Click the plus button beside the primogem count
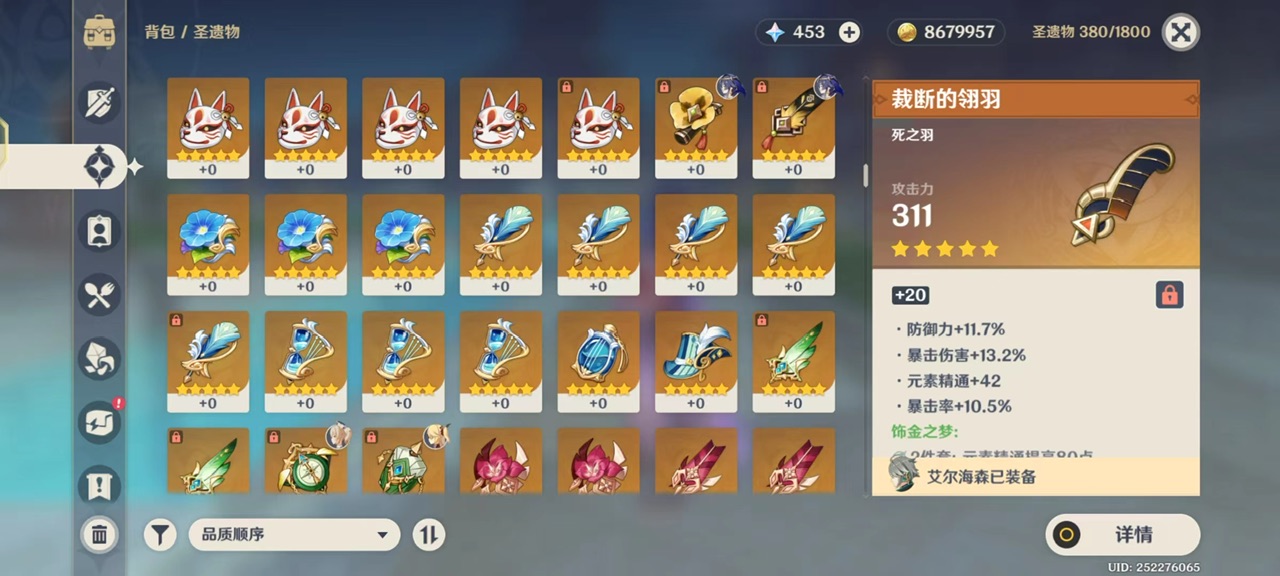This screenshot has width=1280, height=576. click(x=849, y=32)
